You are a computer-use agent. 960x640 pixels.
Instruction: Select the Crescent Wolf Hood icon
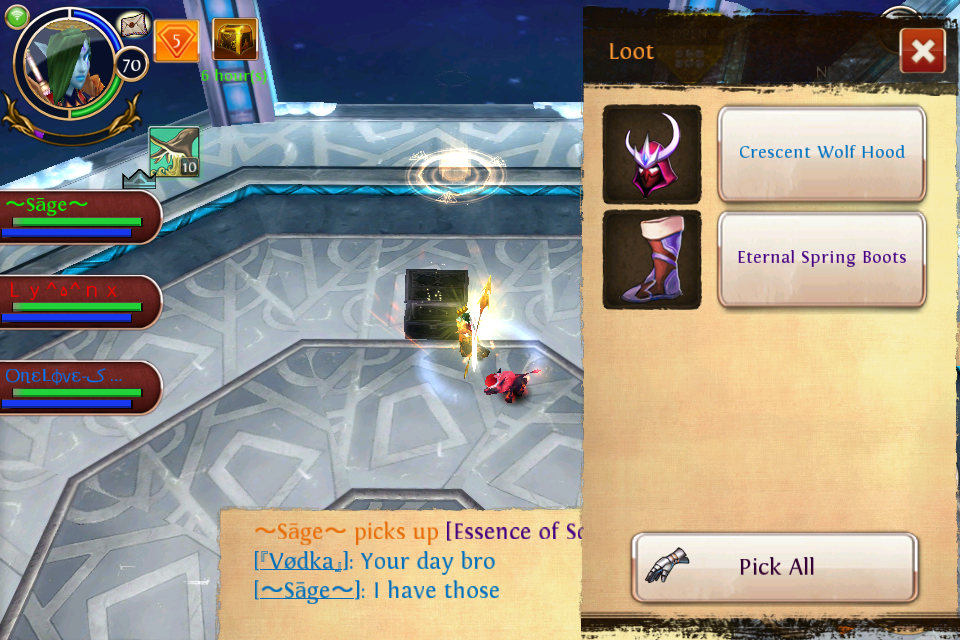[x=652, y=154]
